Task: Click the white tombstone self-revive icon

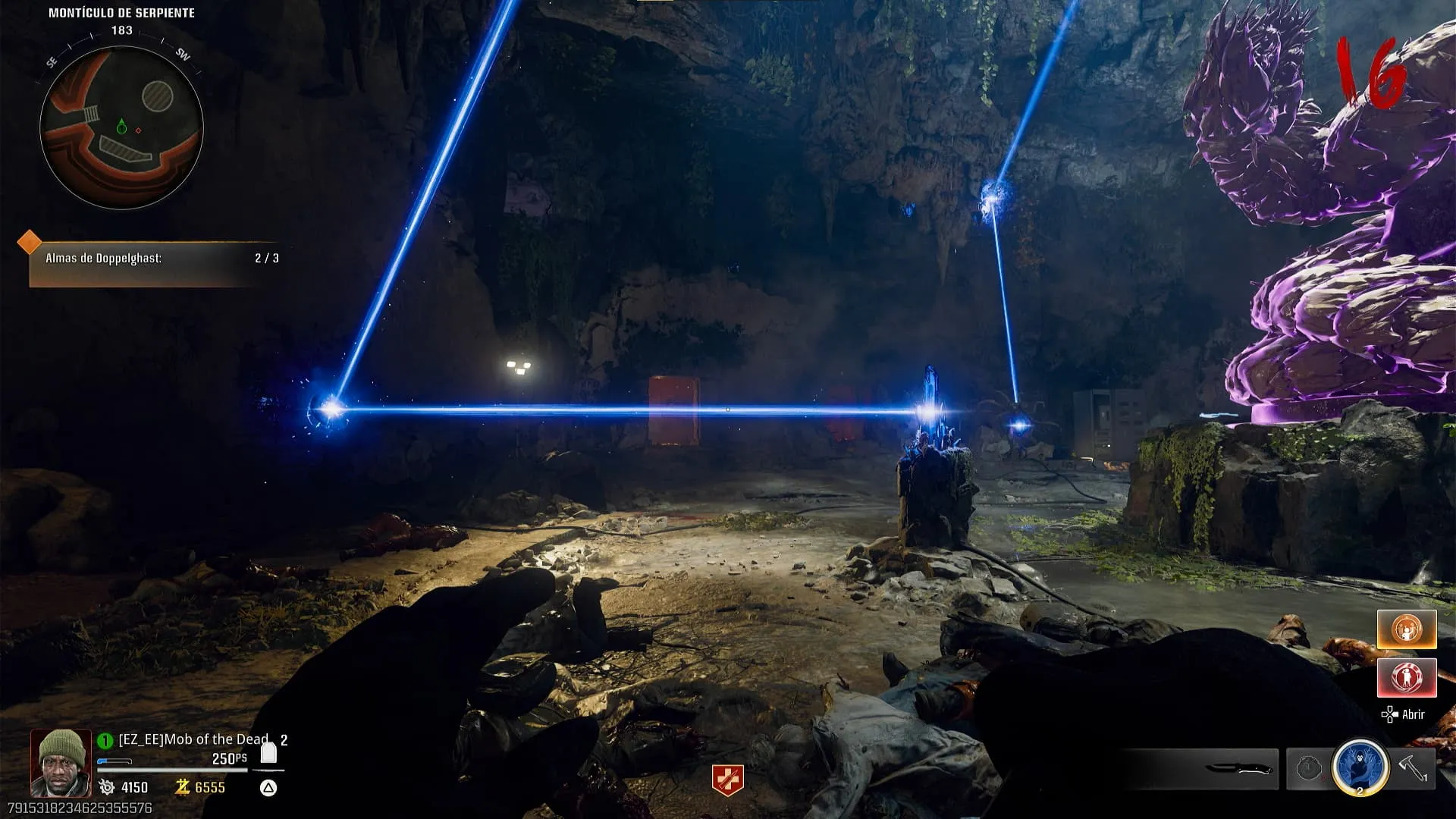Action: pos(268,753)
